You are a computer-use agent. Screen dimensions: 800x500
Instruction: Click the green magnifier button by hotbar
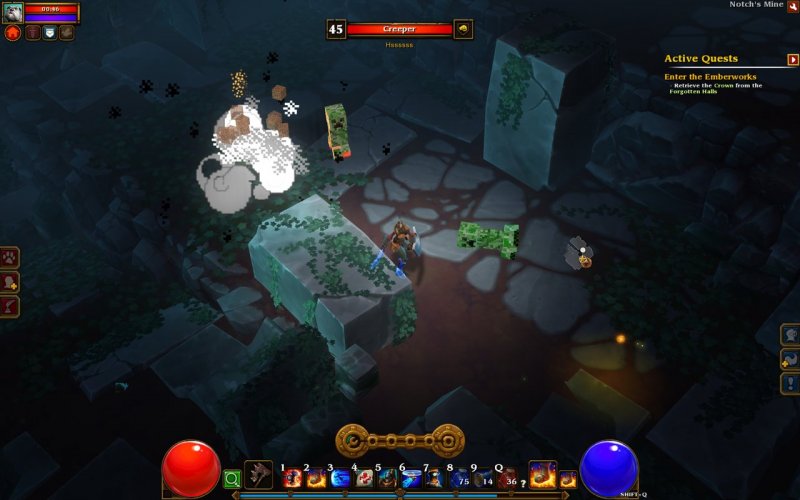click(x=232, y=479)
